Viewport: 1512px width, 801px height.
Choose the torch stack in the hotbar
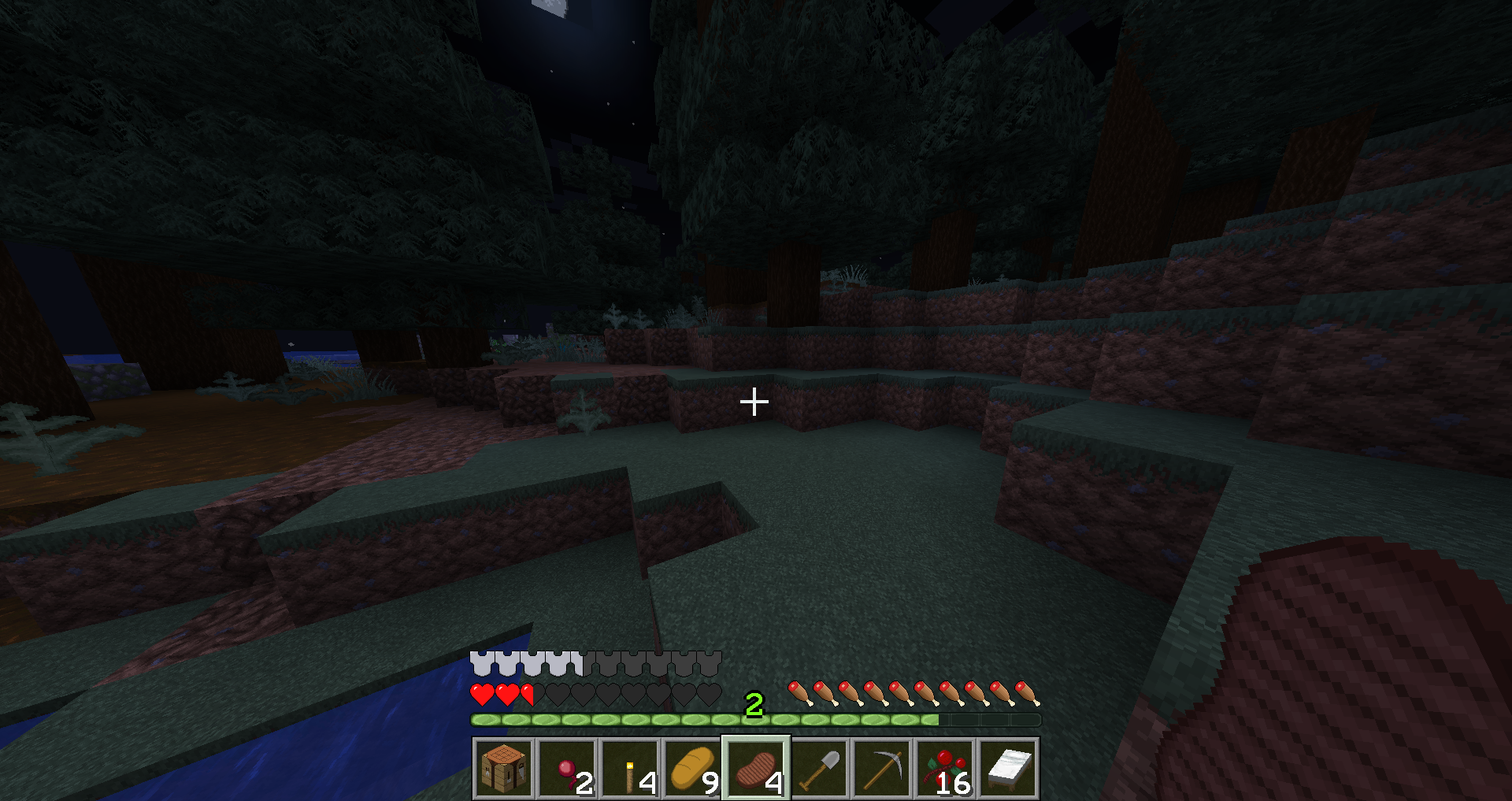click(630, 769)
